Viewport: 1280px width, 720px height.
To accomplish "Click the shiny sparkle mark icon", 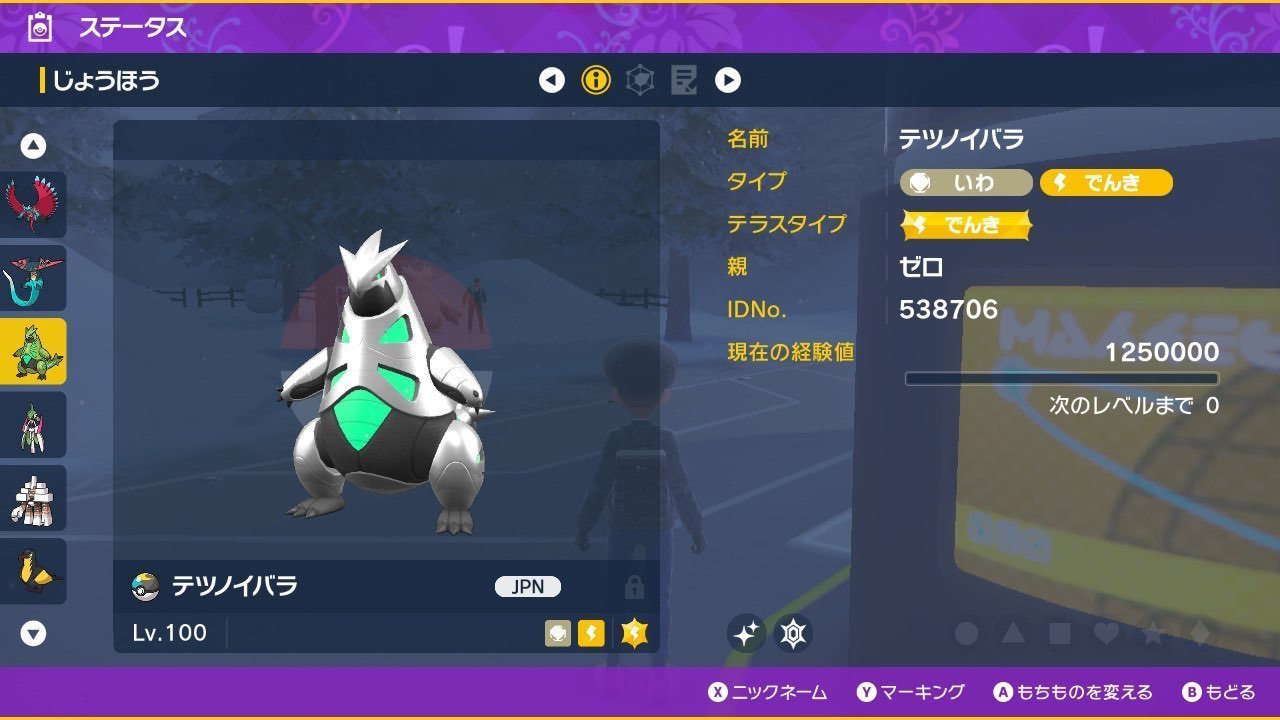I will click(x=744, y=633).
